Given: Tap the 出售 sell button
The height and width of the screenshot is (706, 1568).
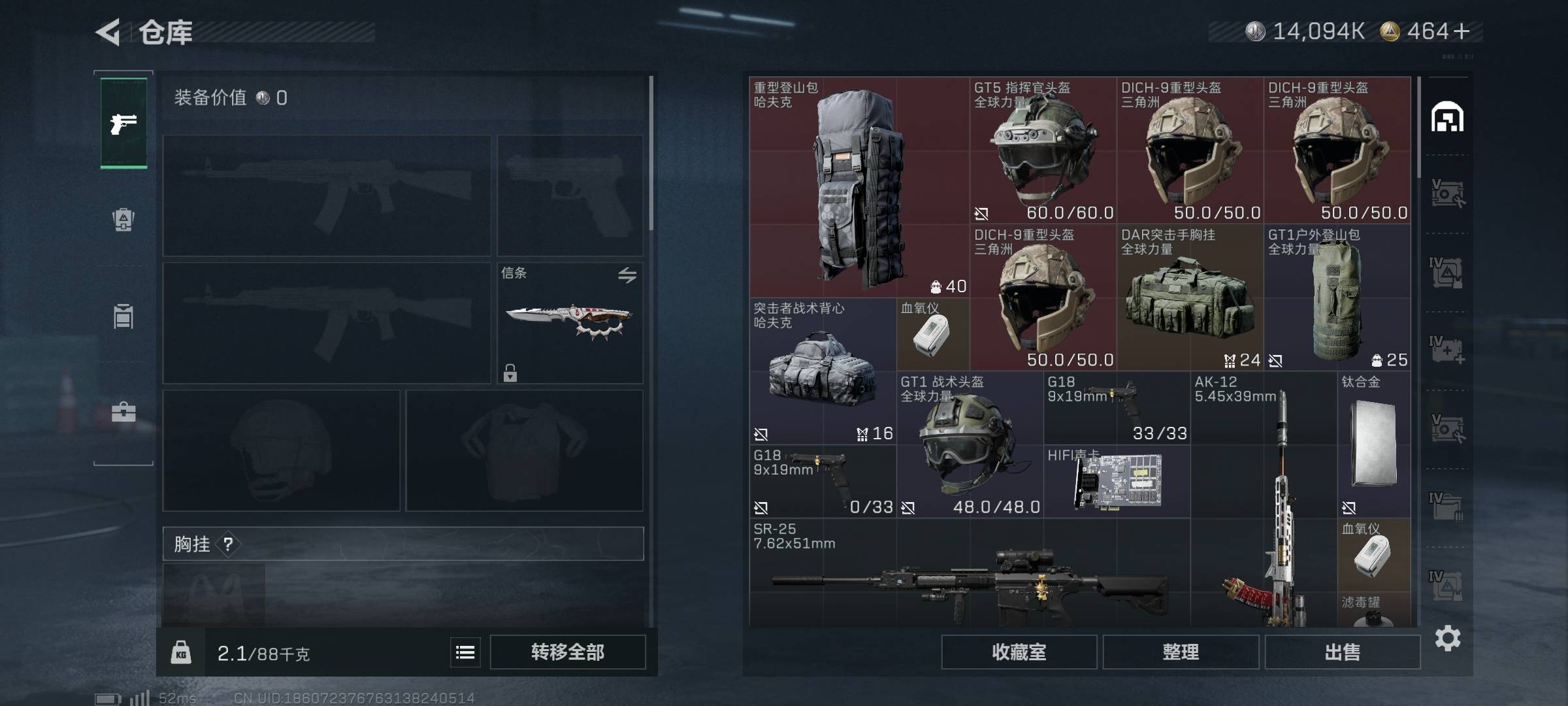Looking at the screenshot, I should coord(1343,652).
